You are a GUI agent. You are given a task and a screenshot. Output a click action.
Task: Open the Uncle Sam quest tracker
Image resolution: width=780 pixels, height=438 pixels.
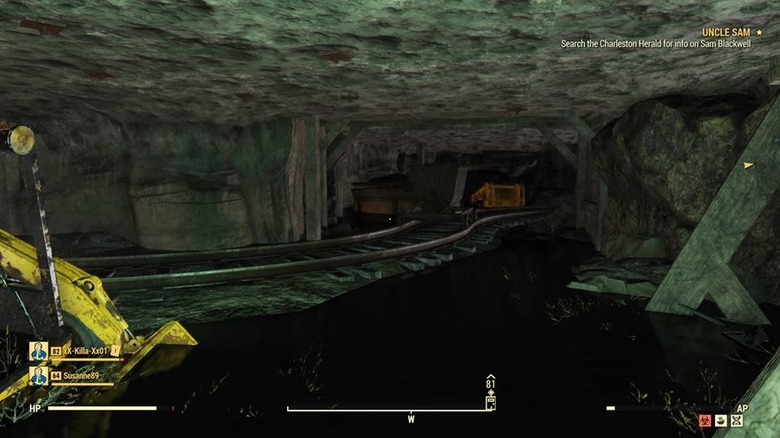tap(731, 33)
